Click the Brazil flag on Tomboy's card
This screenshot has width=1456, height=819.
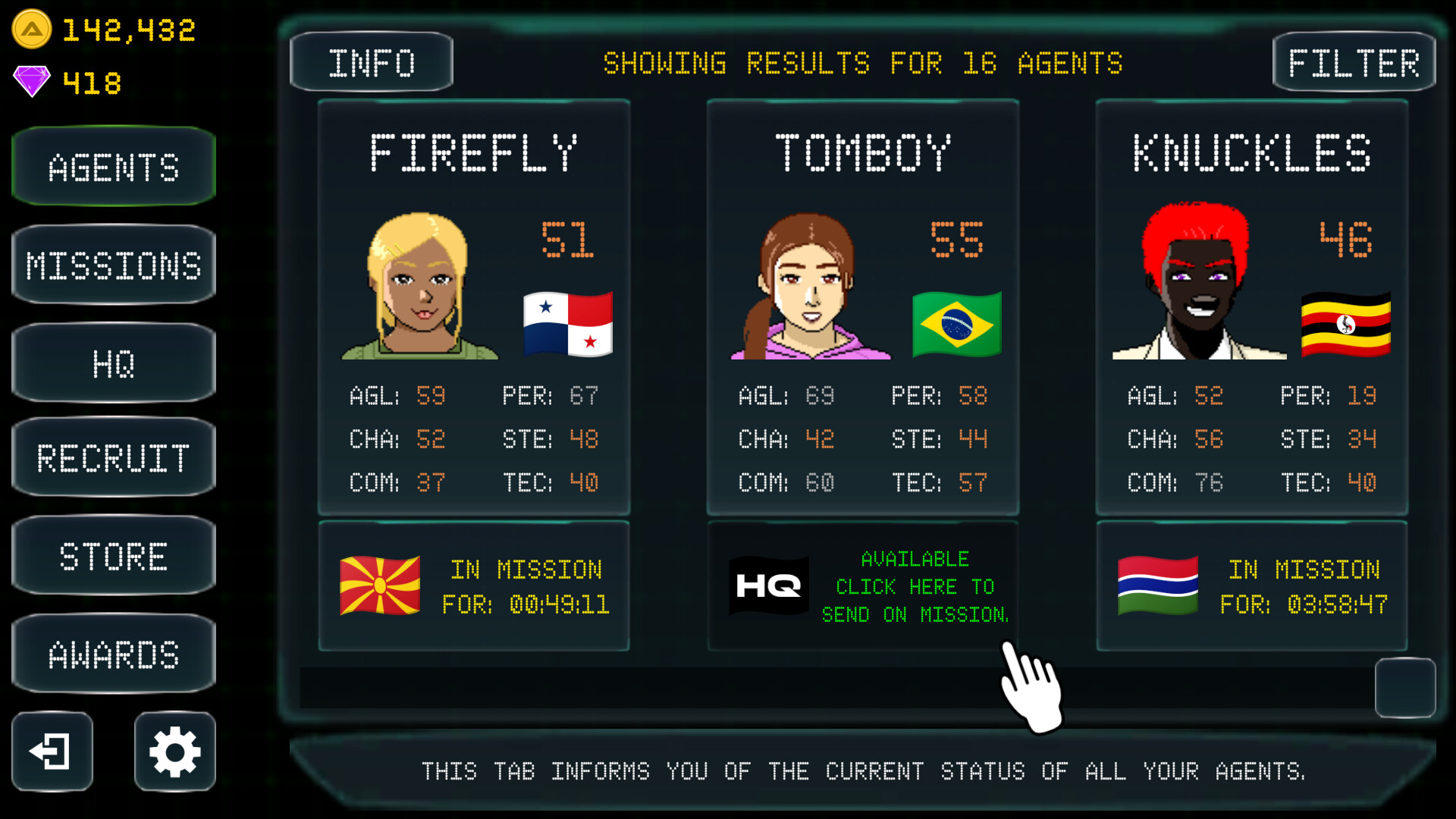click(956, 323)
